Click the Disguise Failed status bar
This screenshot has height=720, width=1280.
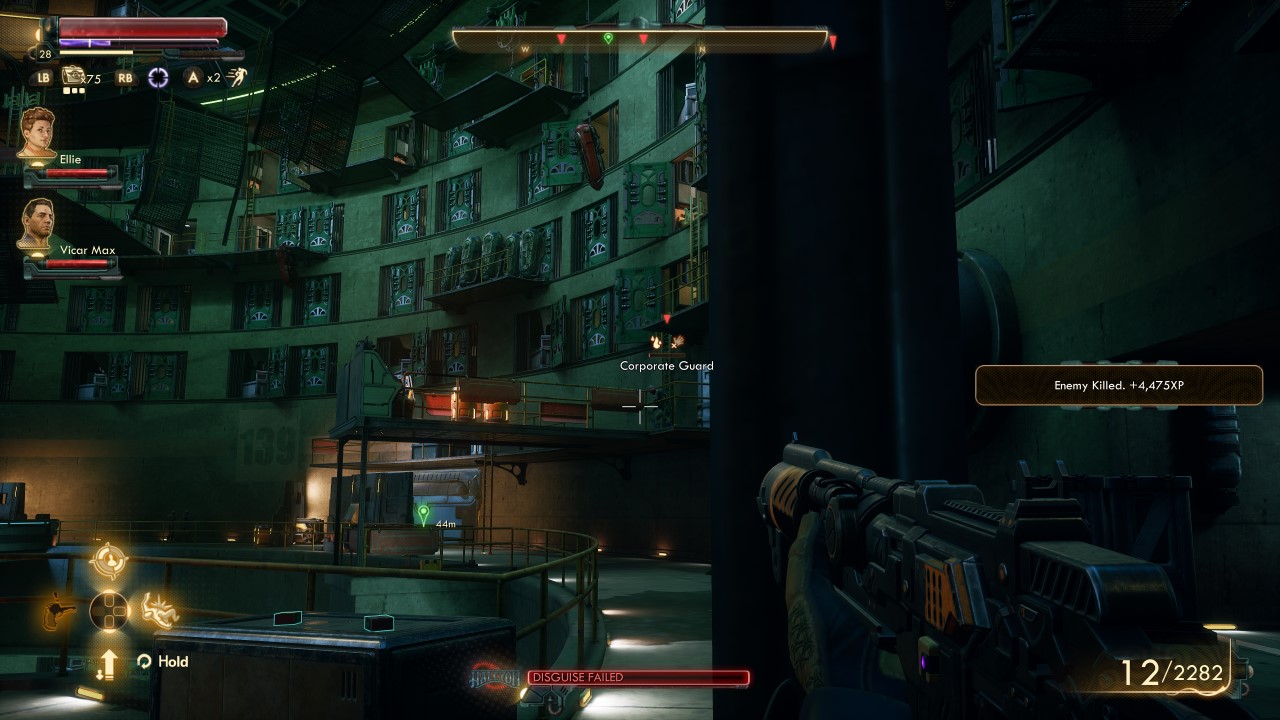click(638, 678)
